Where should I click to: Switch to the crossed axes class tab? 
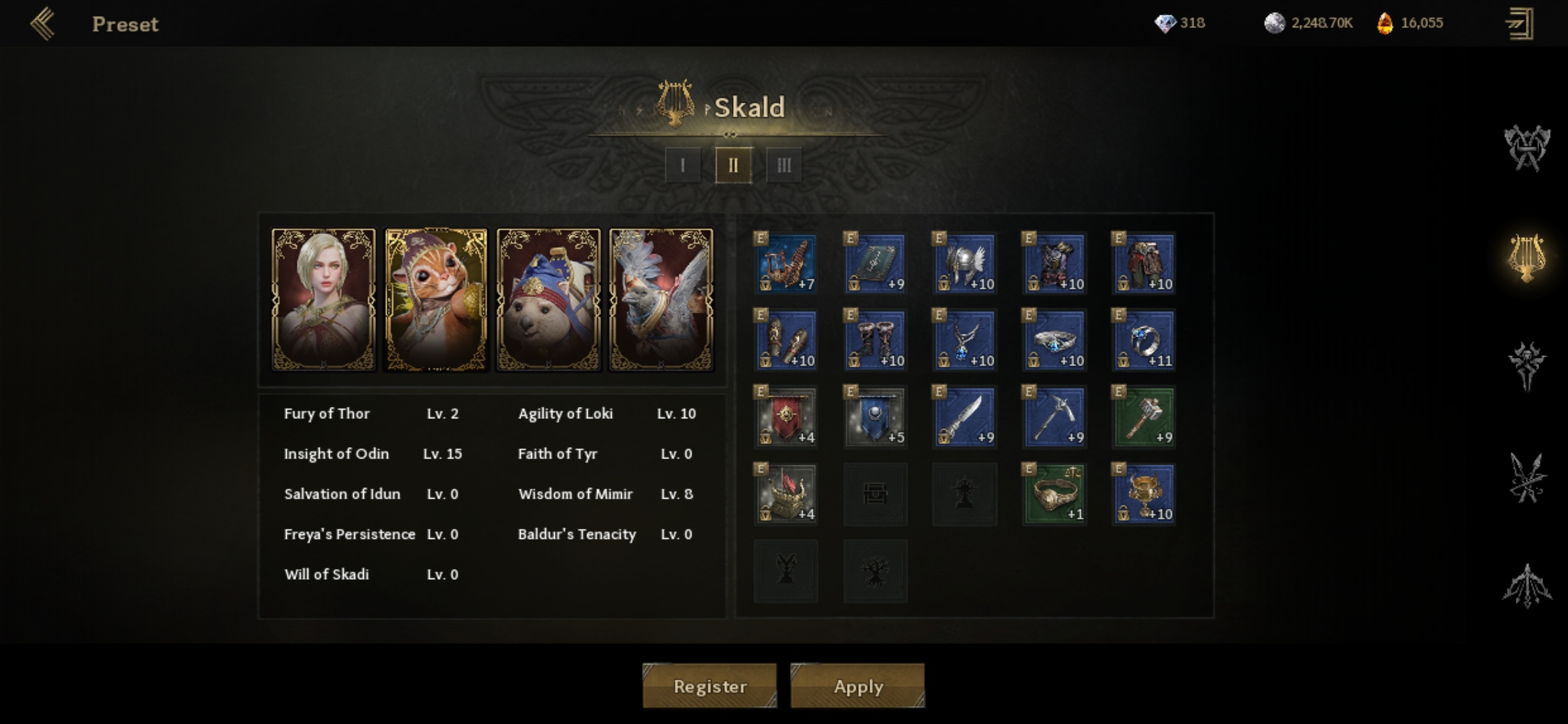(1527, 147)
